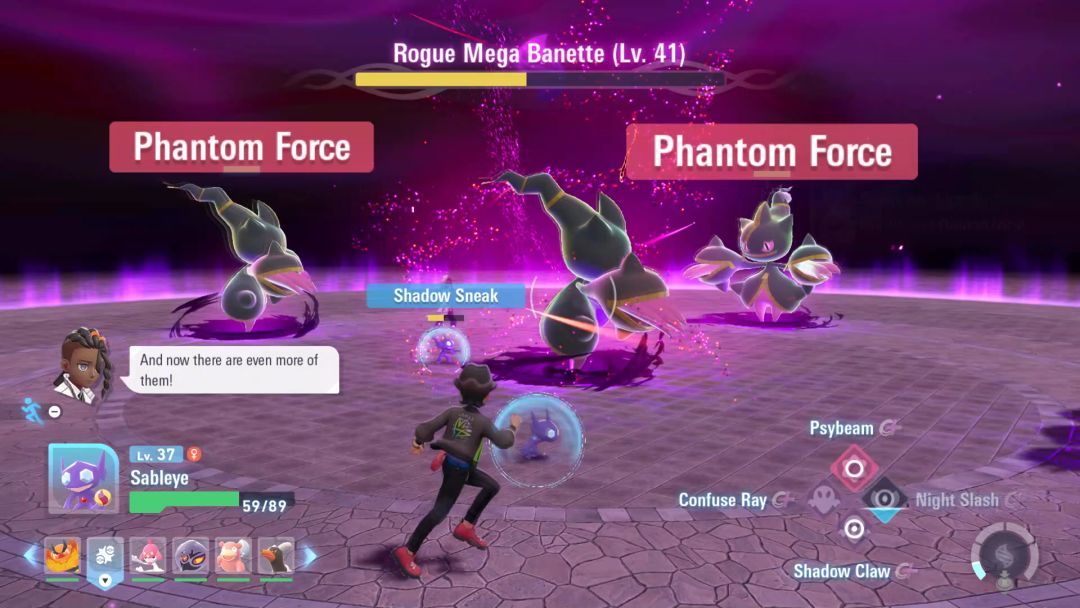Switch to Empoleon in the party bar
The width and height of the screenshot is (1080, 608).
pos(276,555)
